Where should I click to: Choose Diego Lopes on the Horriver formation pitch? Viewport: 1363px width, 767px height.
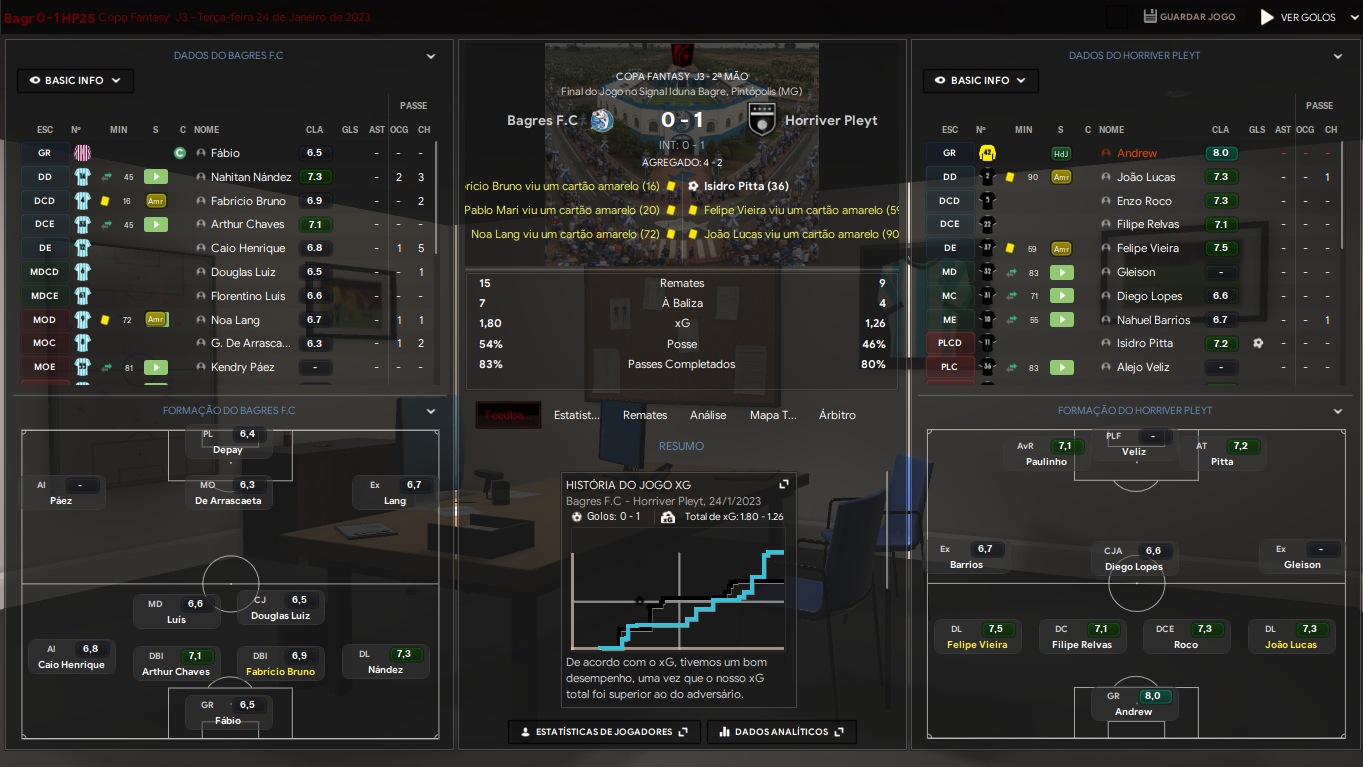pyautogui.click(x=1134, y=567)
